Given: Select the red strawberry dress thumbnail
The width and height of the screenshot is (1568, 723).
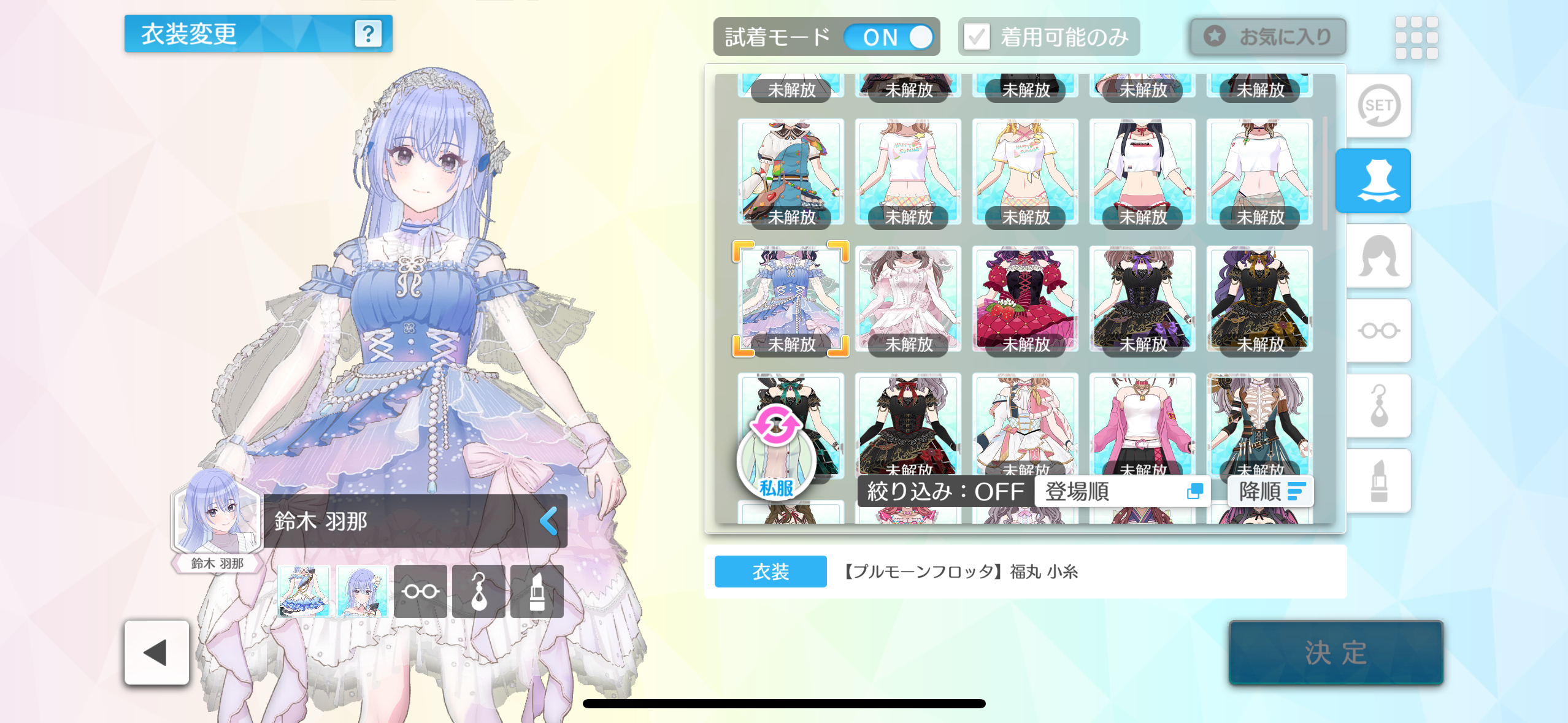Looking at the screenshot, I should tap(1025, 299).
